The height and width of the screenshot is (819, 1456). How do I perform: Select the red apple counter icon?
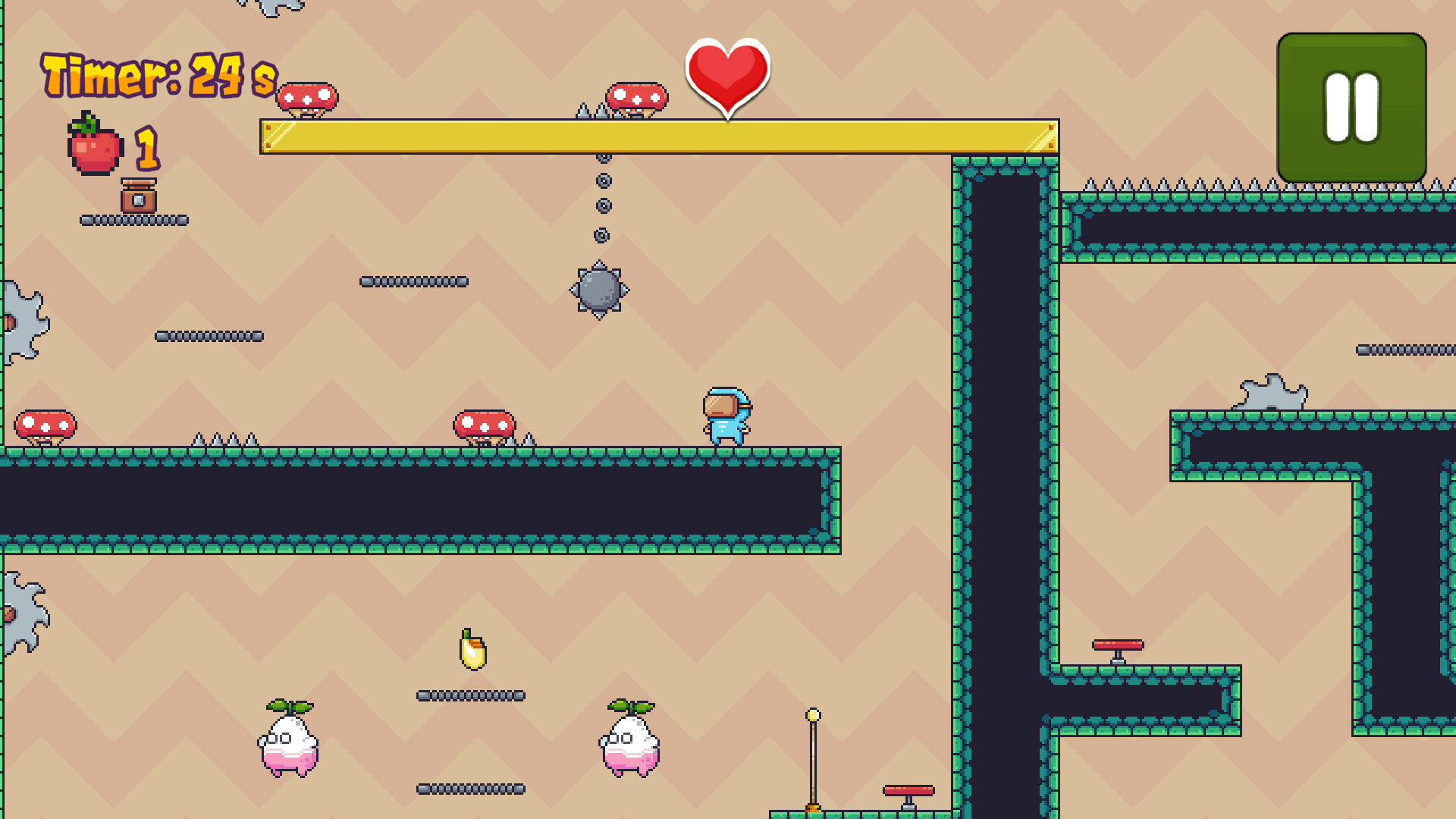93,149
